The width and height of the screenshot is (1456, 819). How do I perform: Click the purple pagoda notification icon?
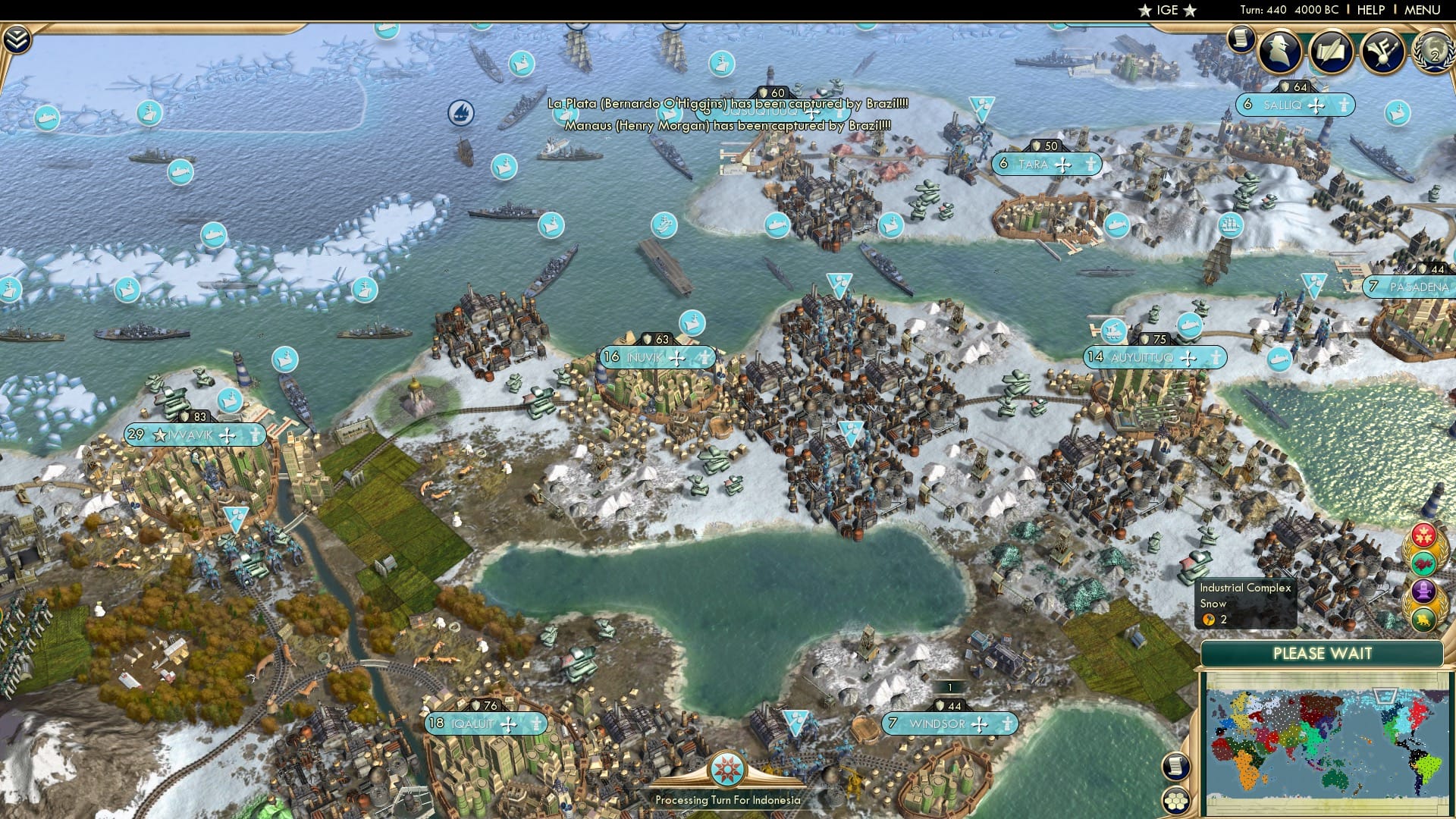click(x=1423, y=589)
